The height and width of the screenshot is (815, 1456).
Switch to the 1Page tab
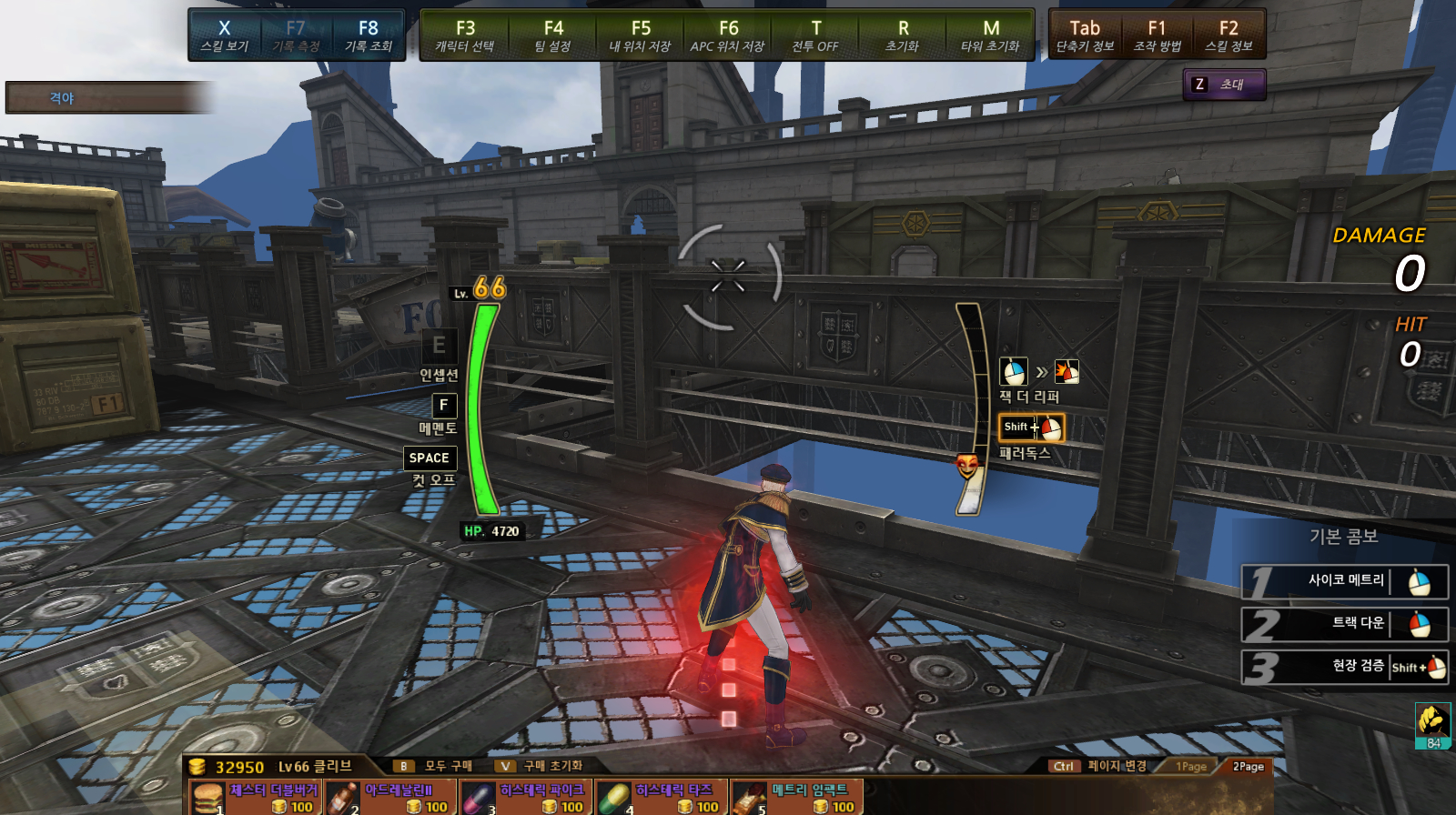click(1190, 767)
